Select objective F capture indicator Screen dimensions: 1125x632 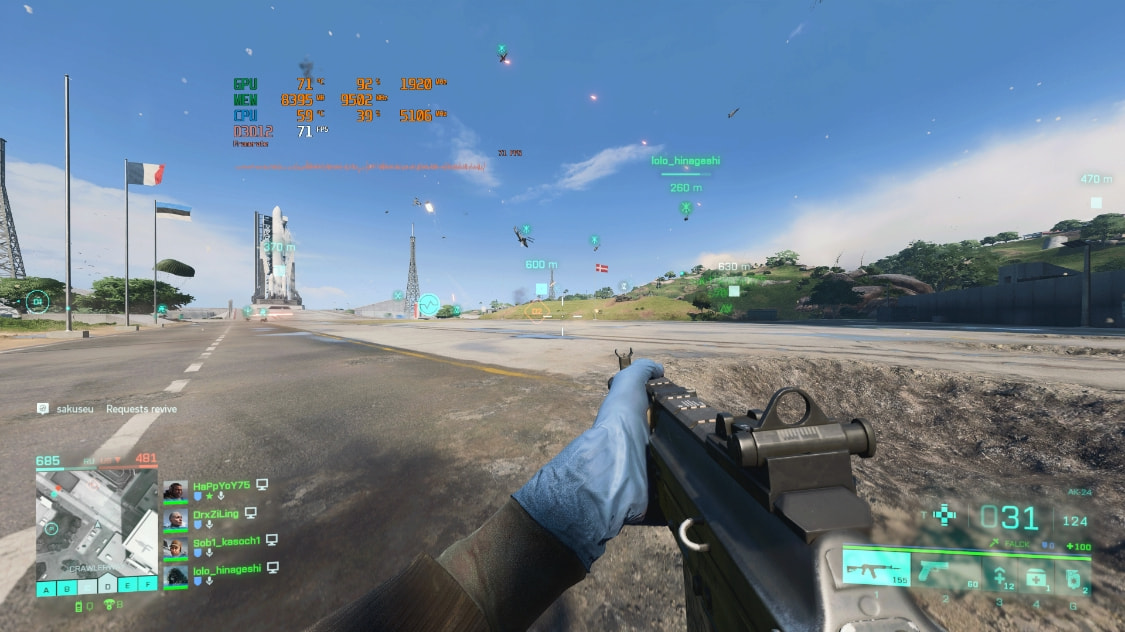click(148, 584)
